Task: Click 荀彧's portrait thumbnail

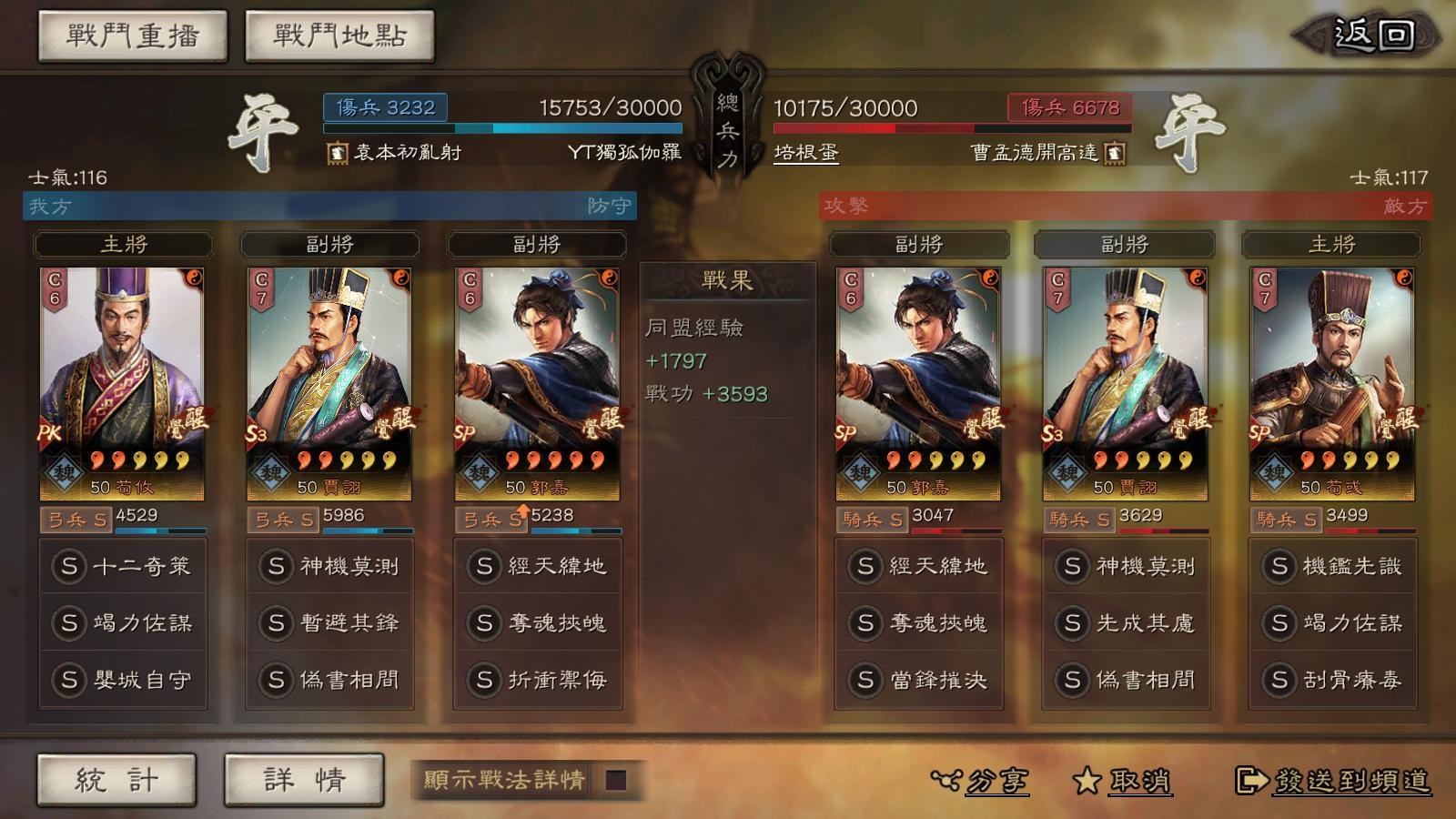Action: coord(1333,364)
